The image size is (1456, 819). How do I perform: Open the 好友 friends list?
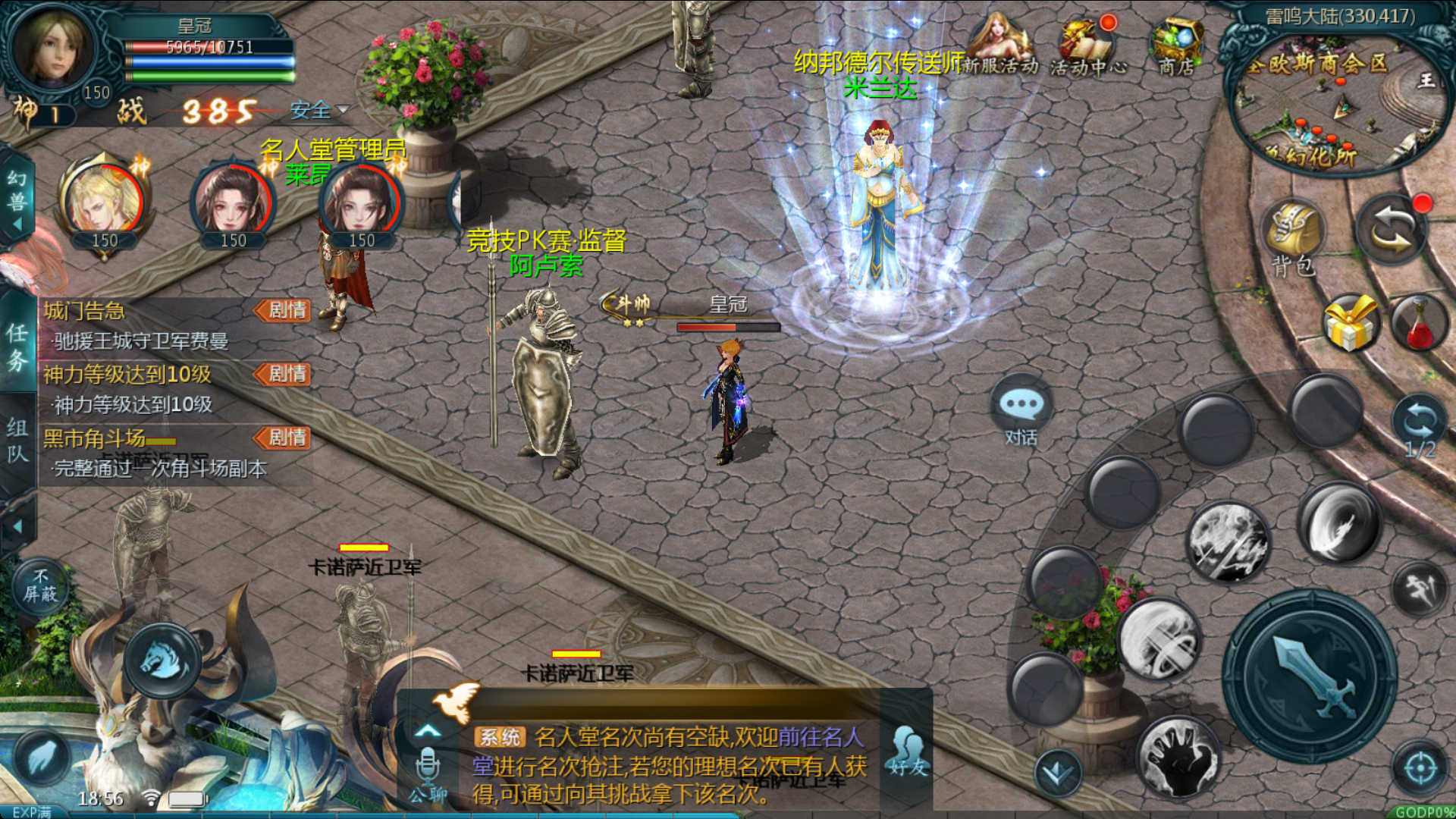pos(908,751)
